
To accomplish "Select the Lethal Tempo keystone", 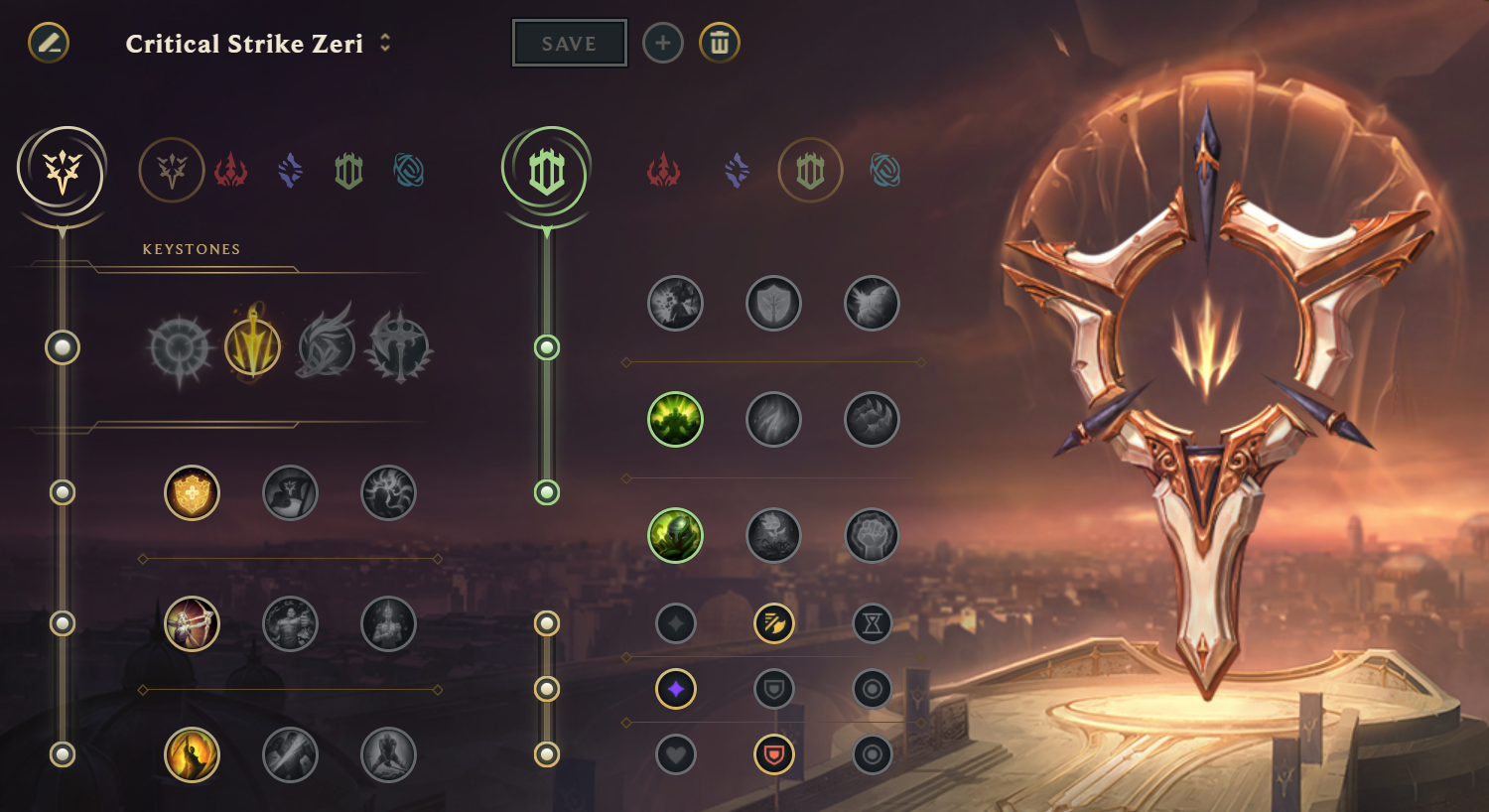I will click(253, 347).
